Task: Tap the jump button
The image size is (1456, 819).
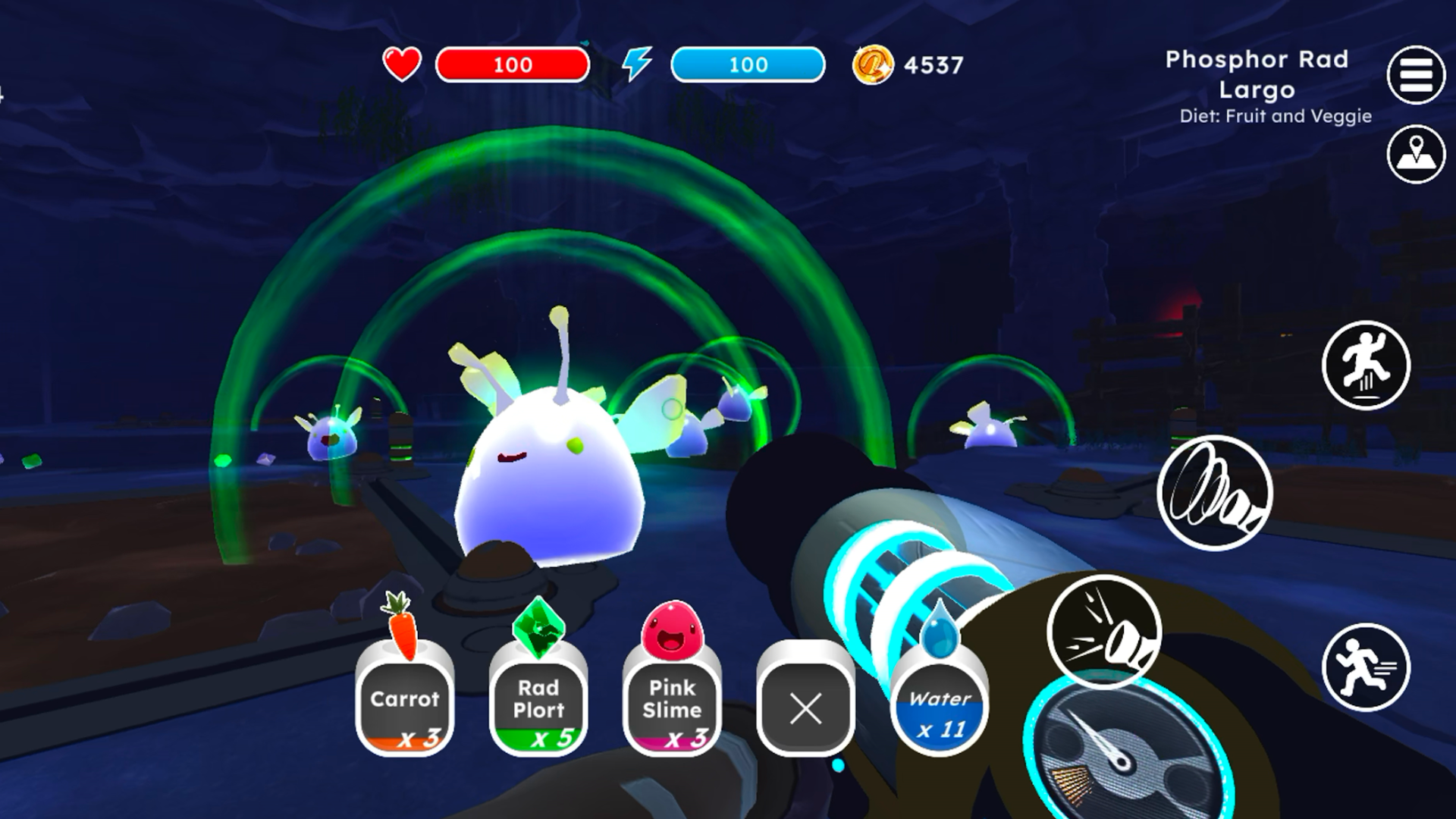Action: 1366,366
